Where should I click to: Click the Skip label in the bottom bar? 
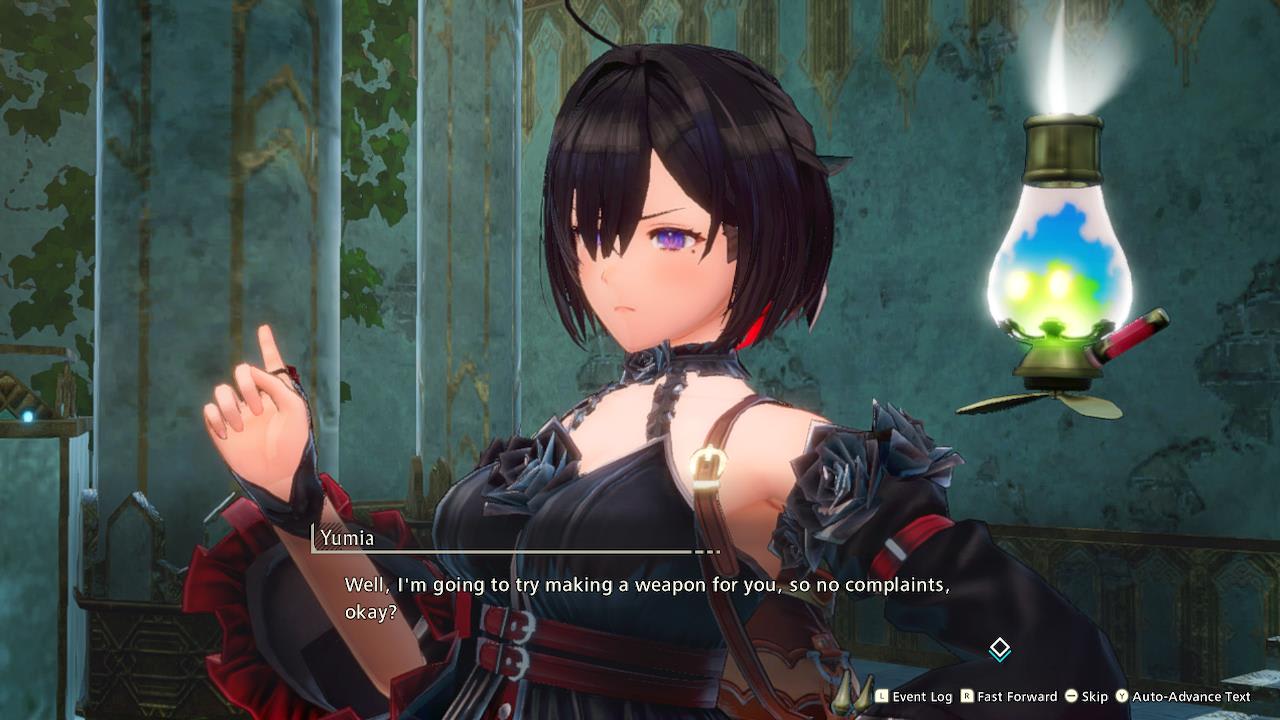(x=1094, y=697)
